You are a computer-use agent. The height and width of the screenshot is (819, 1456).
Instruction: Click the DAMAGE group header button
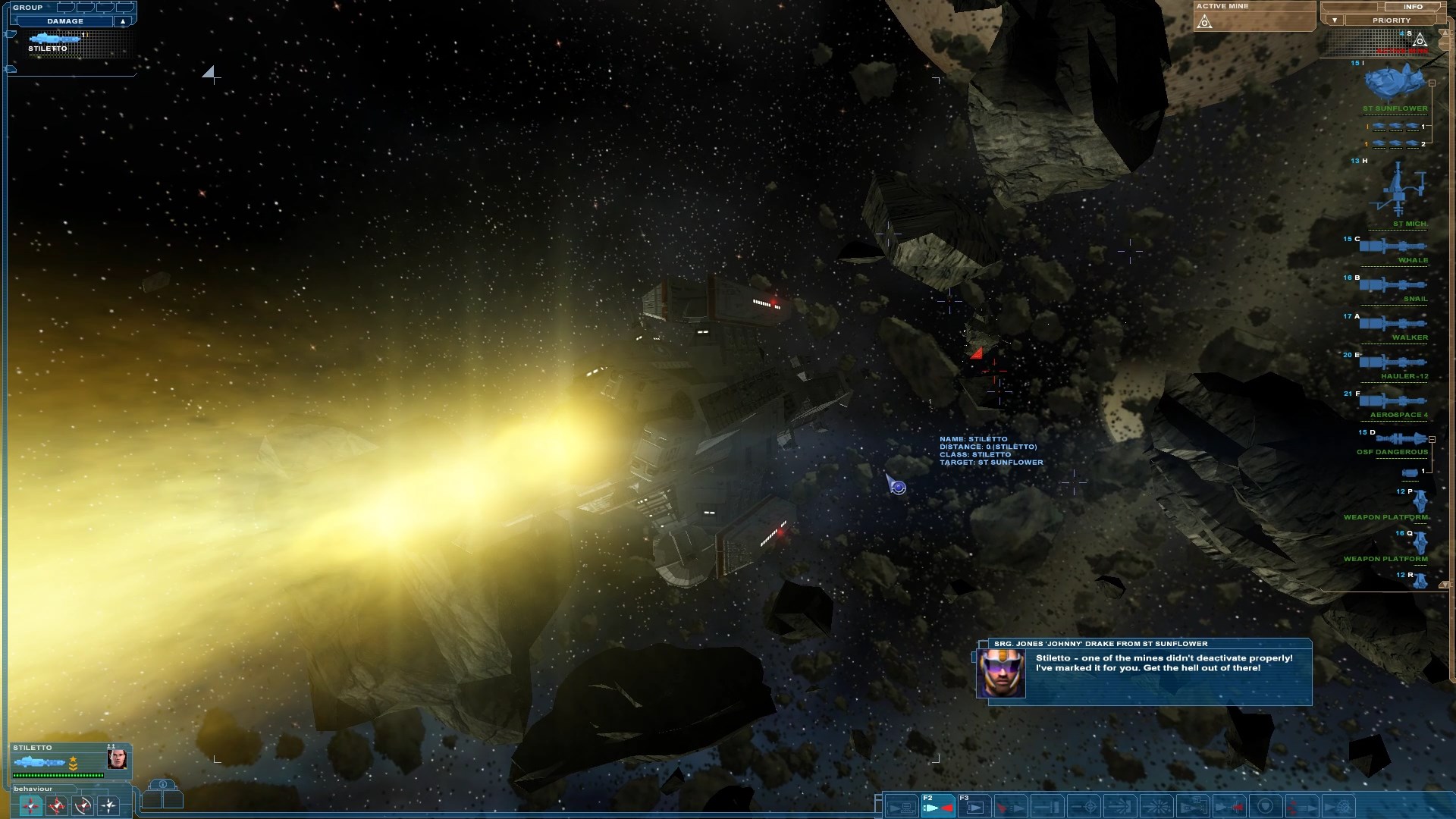(65, 21)
